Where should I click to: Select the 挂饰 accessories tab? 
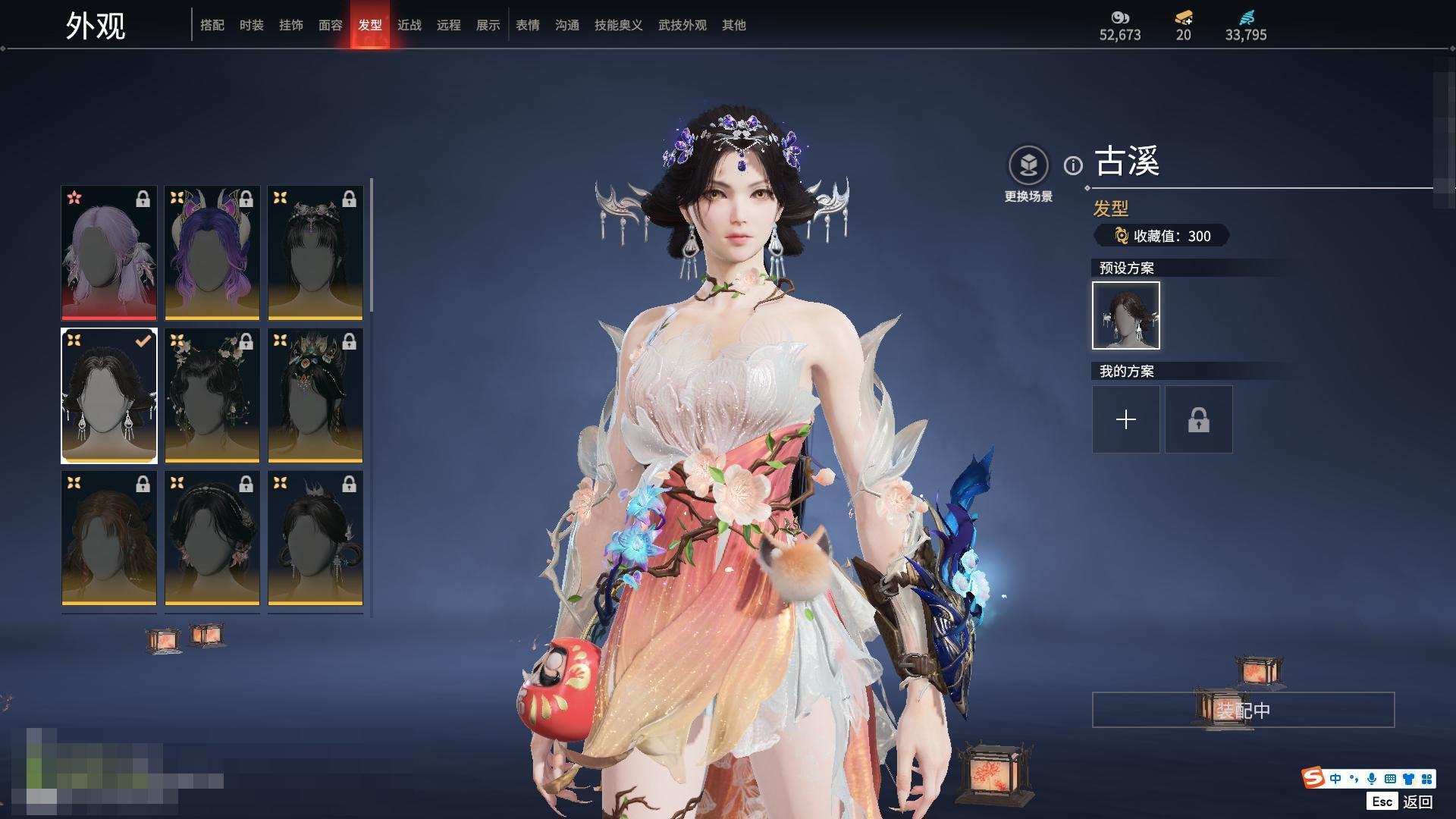pos(290,25)
